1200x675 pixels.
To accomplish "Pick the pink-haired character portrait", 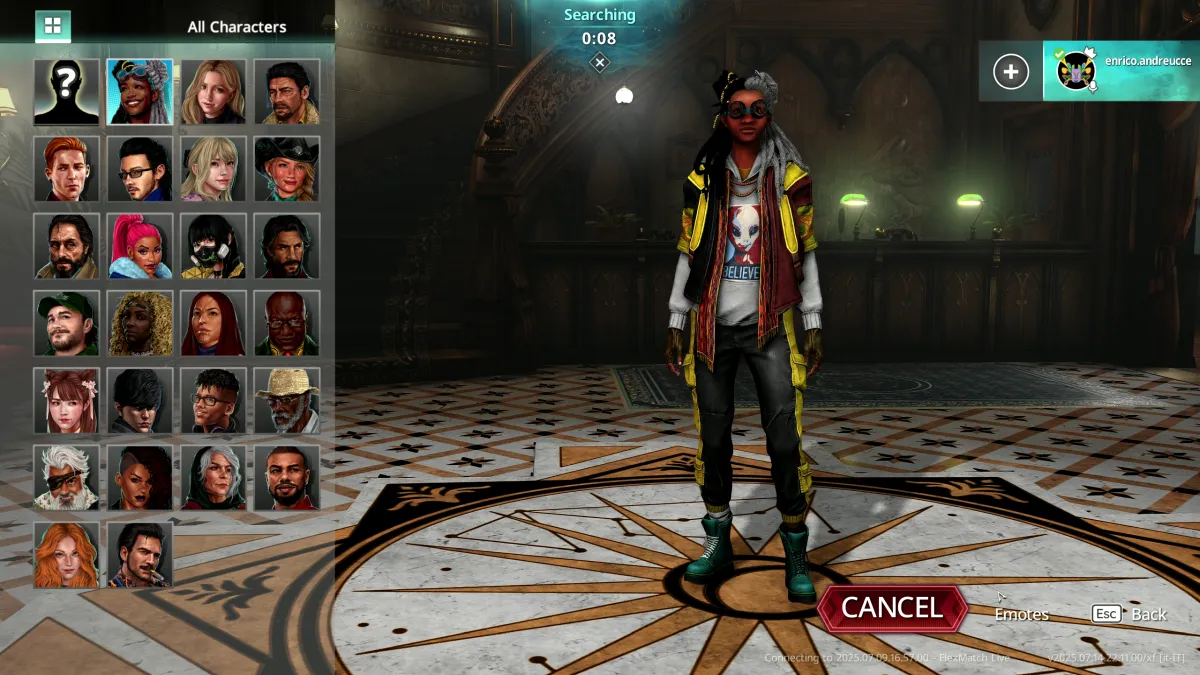I will point(140,246).
